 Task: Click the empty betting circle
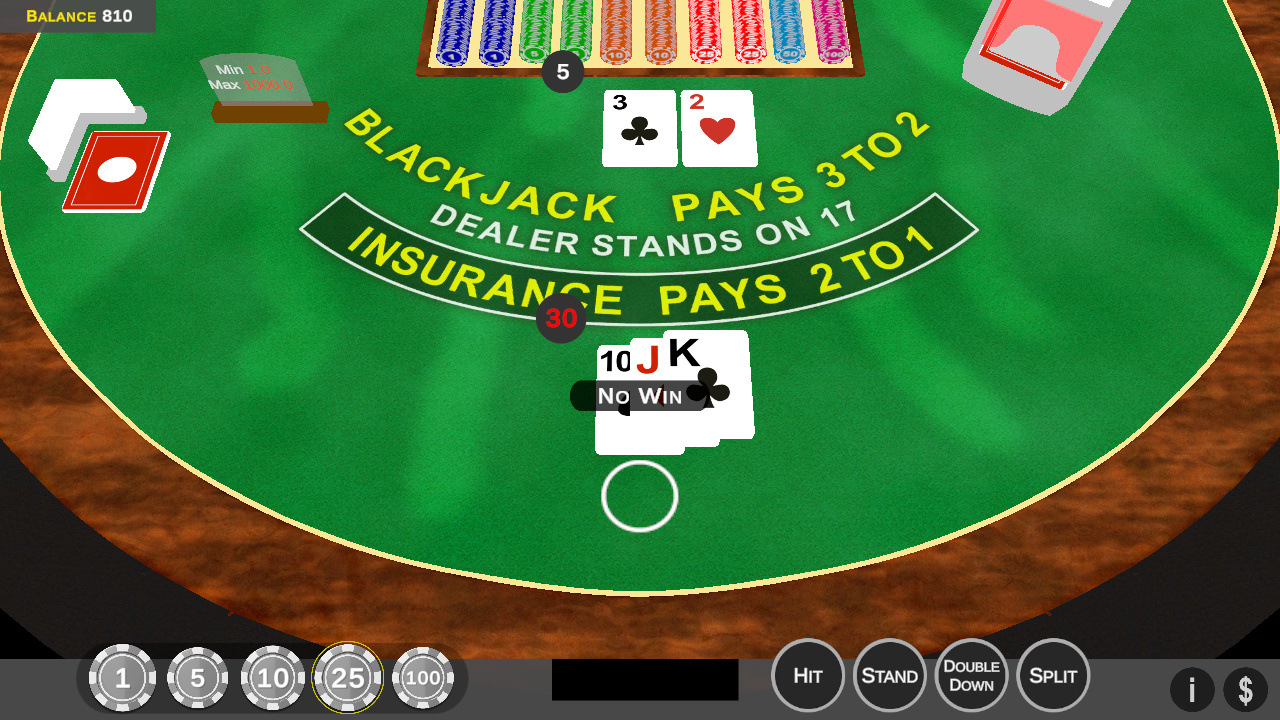(639, 497)
